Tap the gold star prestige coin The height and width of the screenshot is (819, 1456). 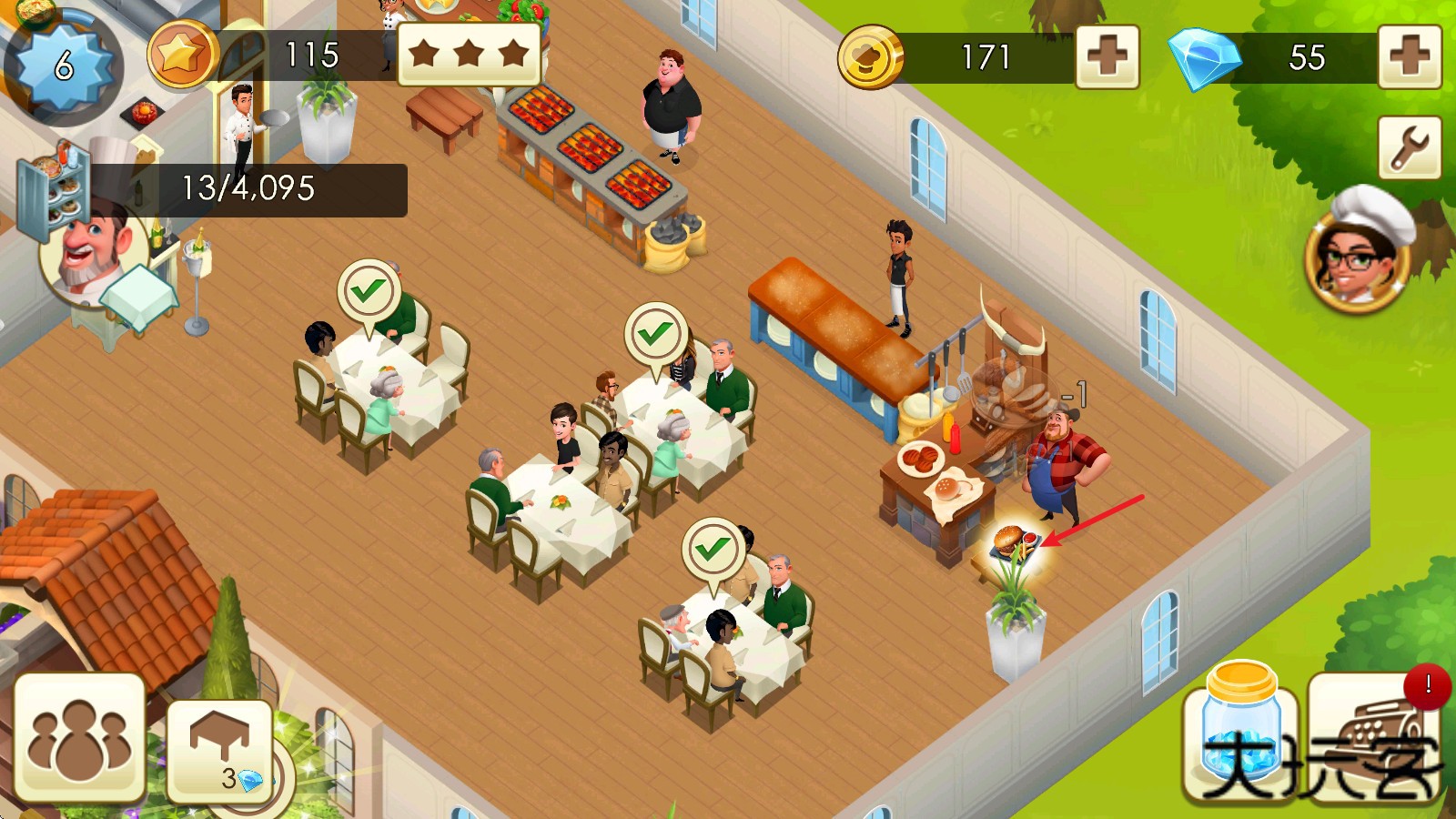point(181,56)
